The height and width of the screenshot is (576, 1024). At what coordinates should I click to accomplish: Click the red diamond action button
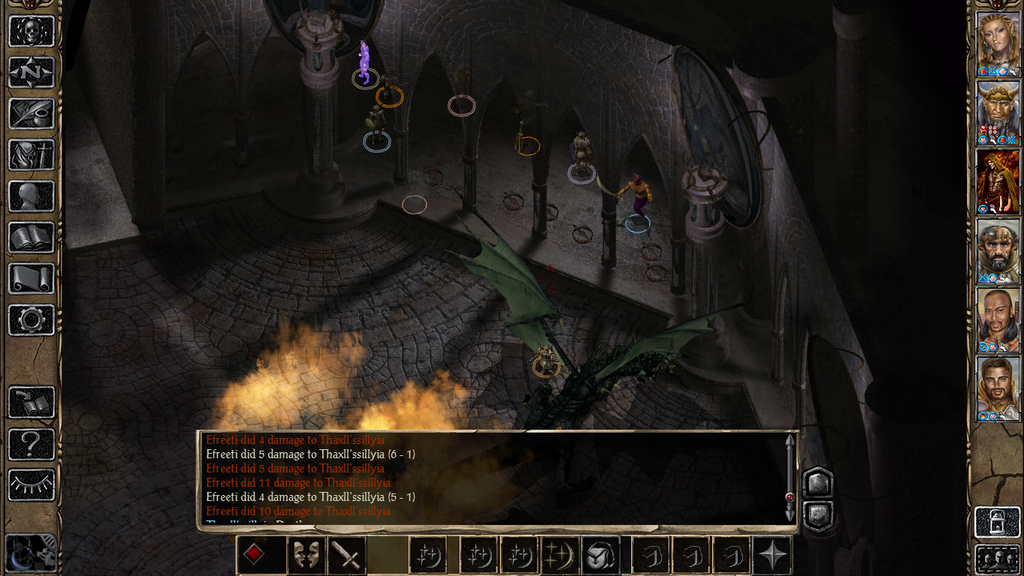[x=255, y=555]
